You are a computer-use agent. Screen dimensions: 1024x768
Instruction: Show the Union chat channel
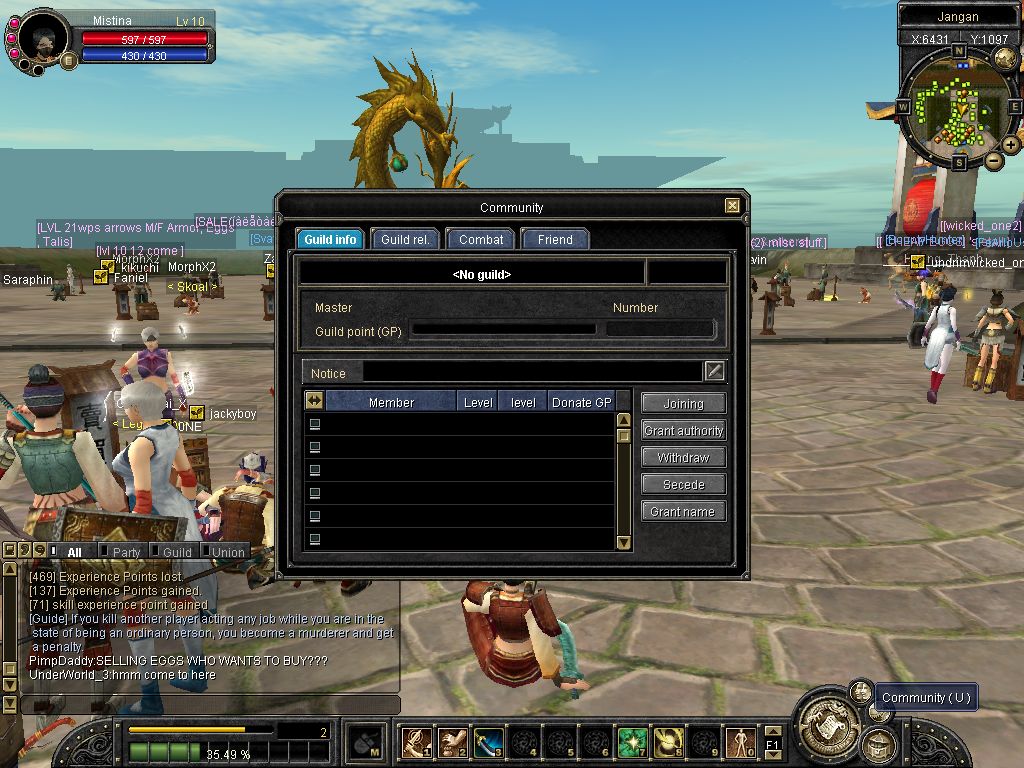228,552
